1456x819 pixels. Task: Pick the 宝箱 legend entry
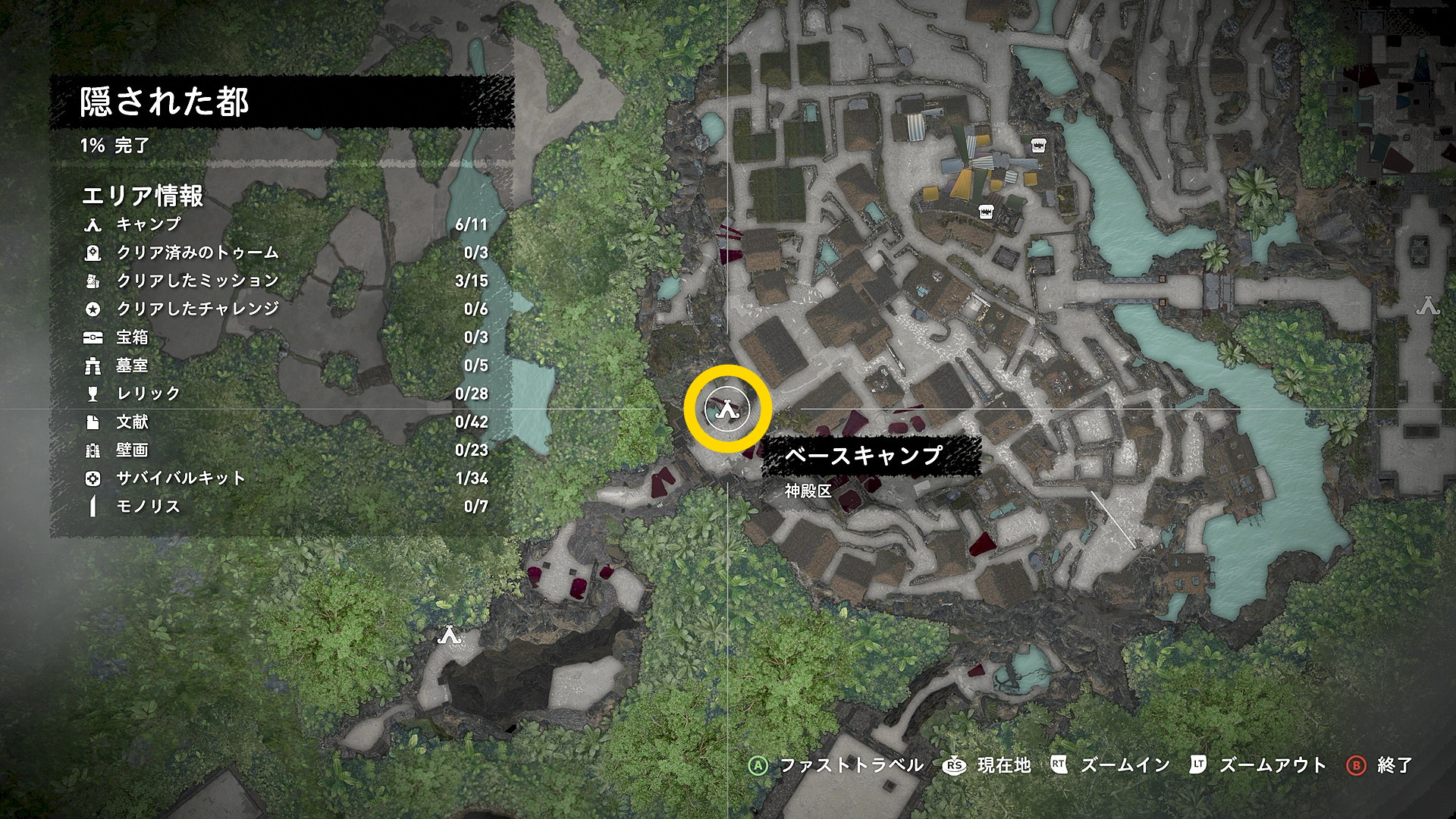[x=132, y=337]
